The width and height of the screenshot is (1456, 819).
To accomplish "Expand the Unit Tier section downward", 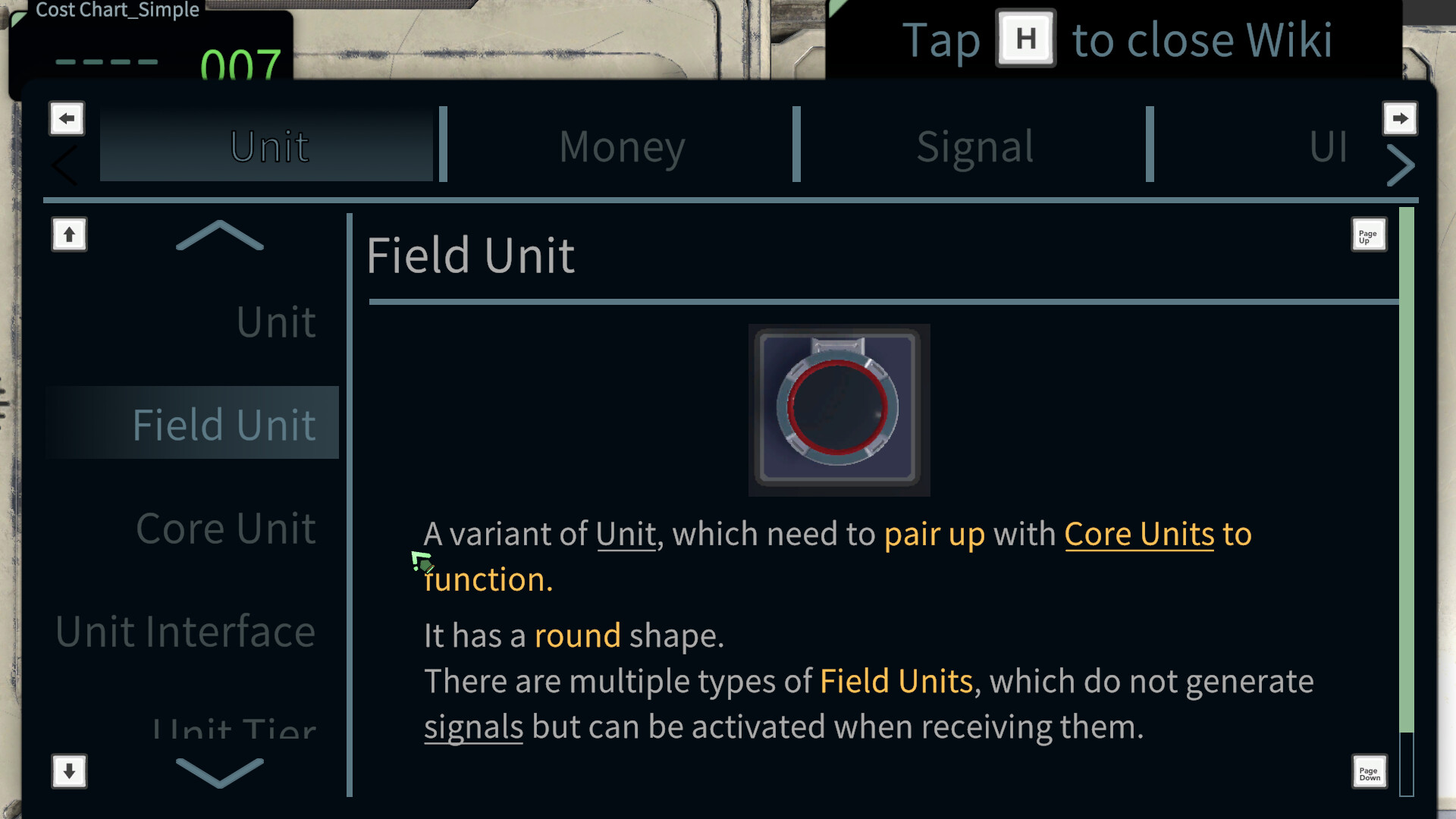I will (220, 773).
